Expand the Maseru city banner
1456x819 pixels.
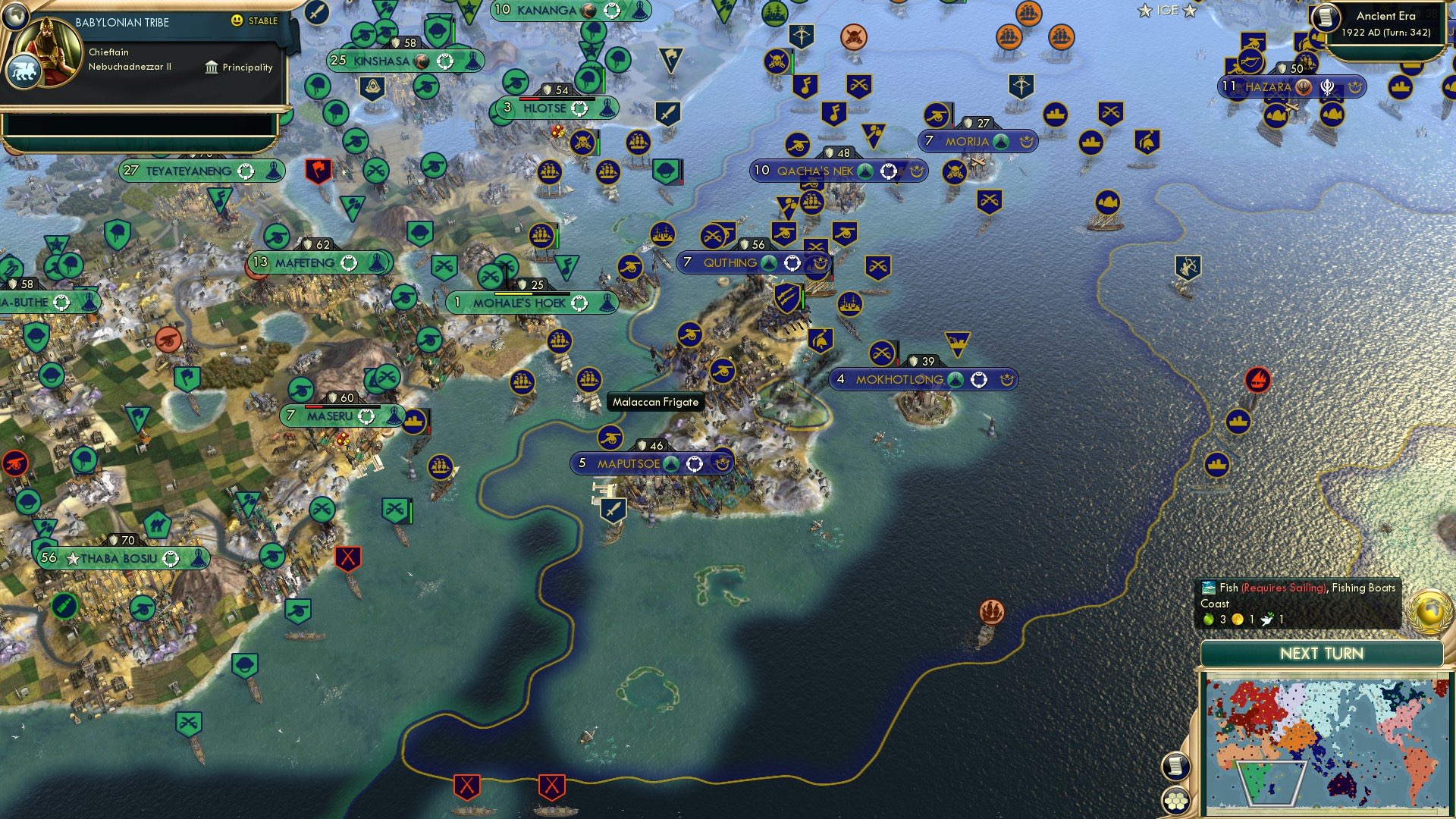334,416
